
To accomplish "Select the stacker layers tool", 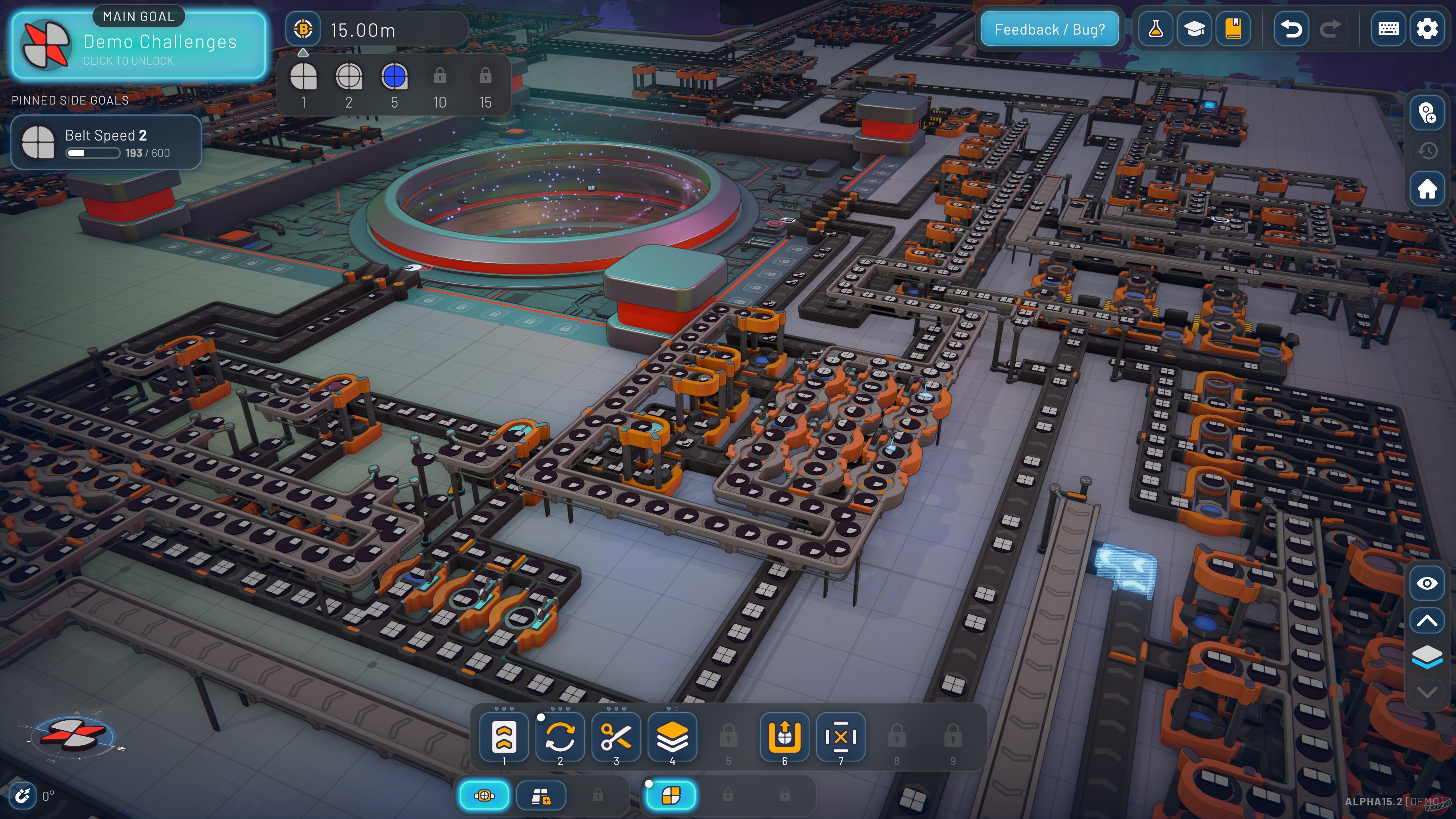I will click(x=672, y=737).
